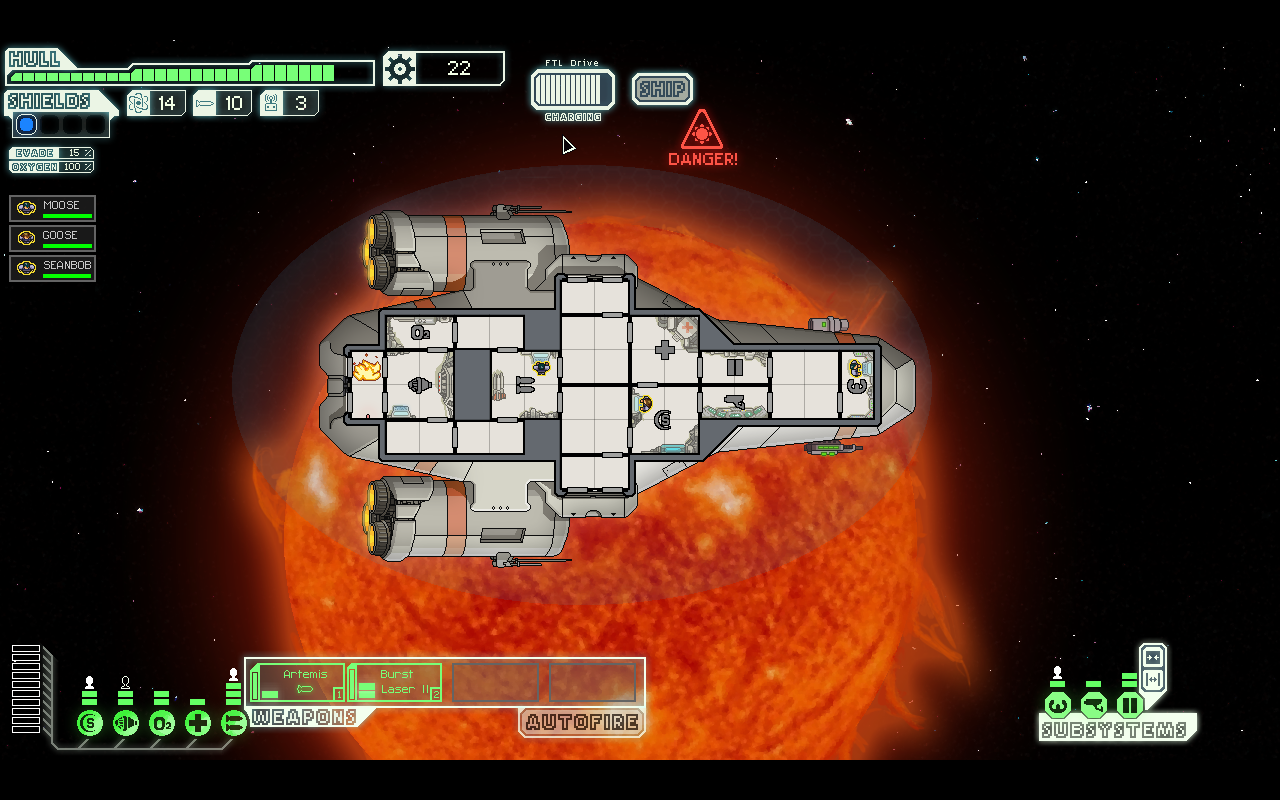Toggle the Autofire button
Image resolution: width=1280 pixels, height=800 pixels.
coord(581,722)
